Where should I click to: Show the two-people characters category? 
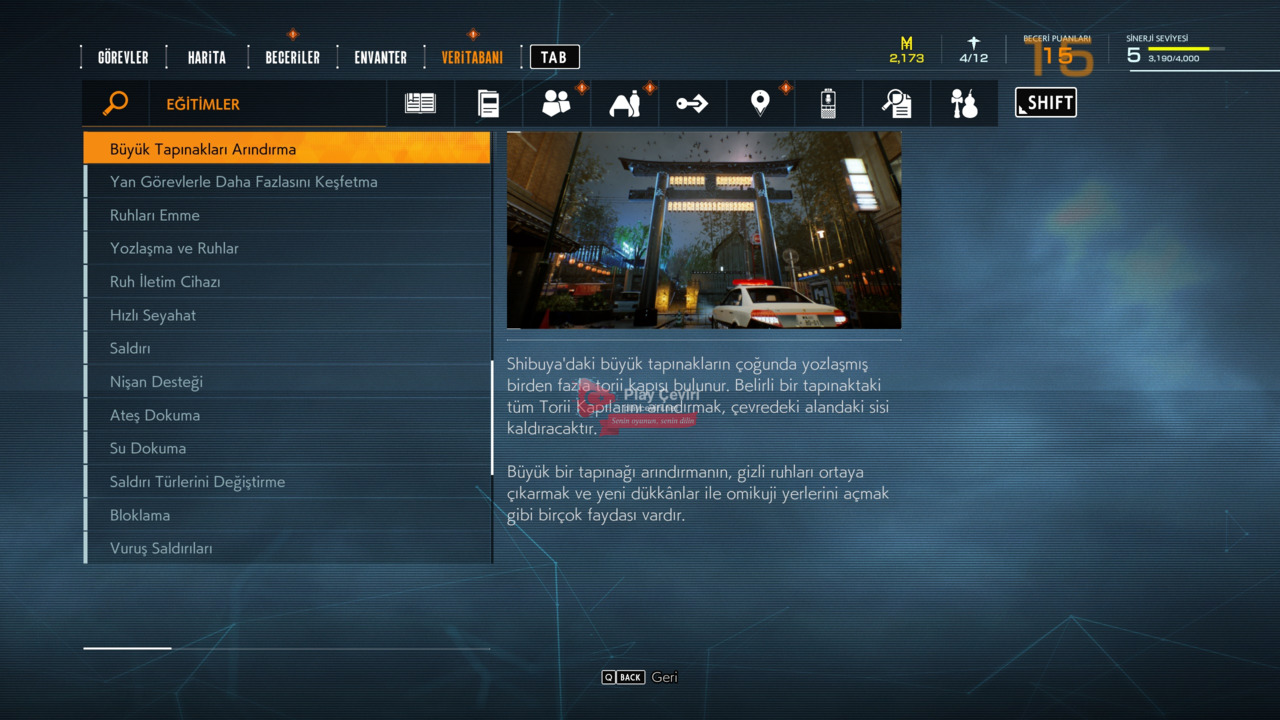tap(556, 103)
